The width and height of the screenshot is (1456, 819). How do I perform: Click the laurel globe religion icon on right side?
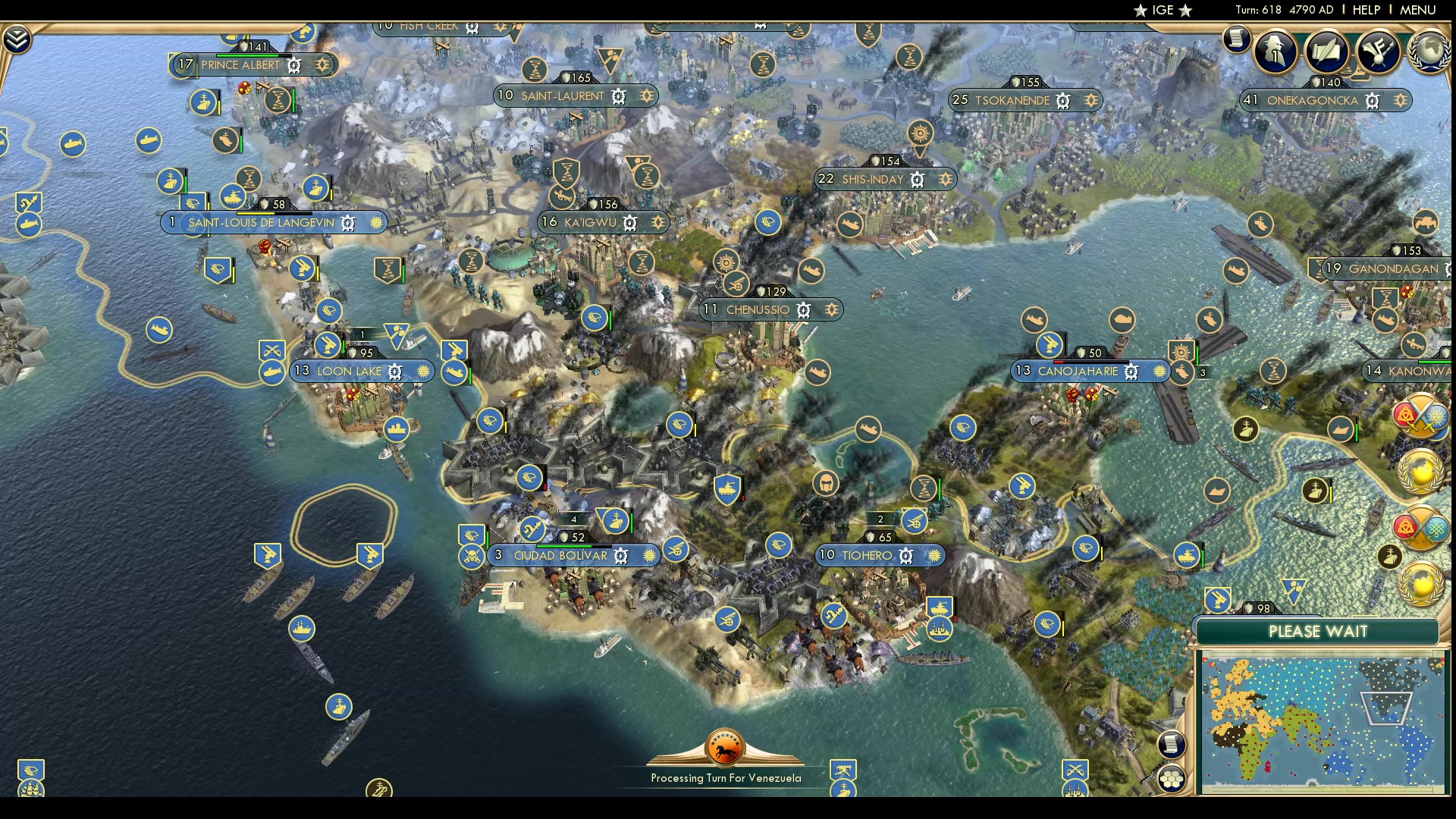[1420, 470]
